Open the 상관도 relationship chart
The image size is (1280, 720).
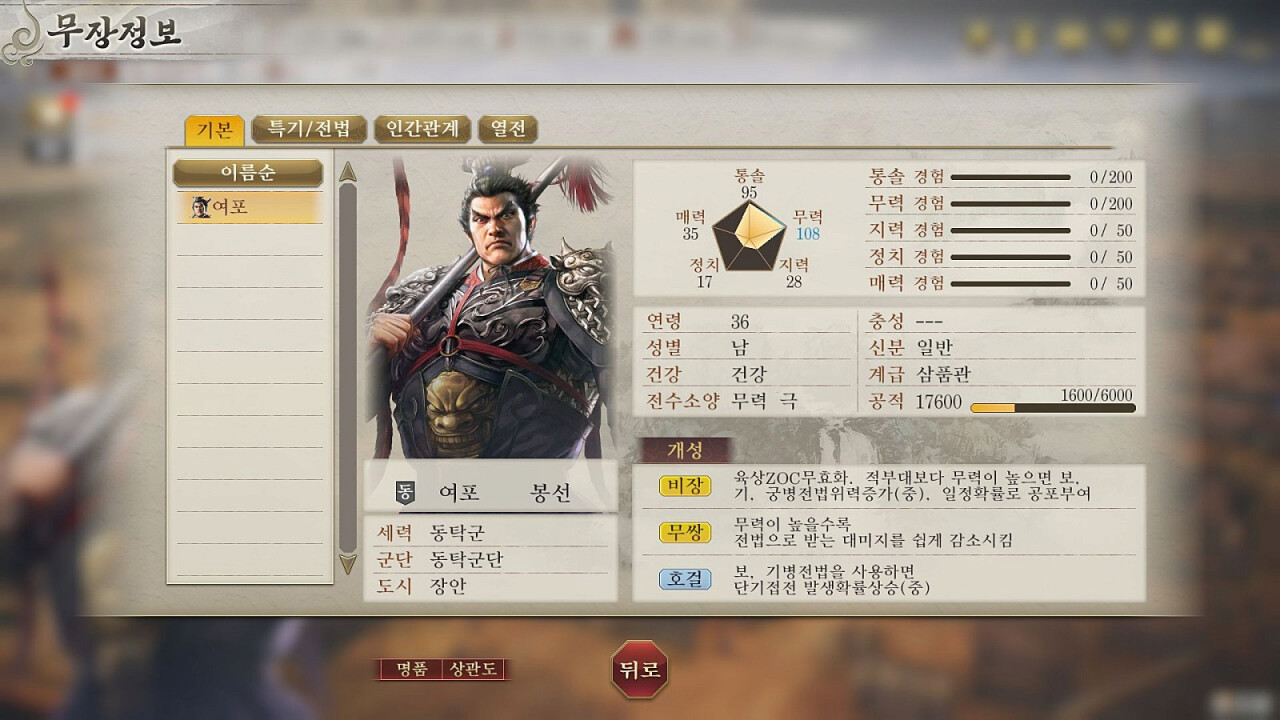(x=473, y=669)
